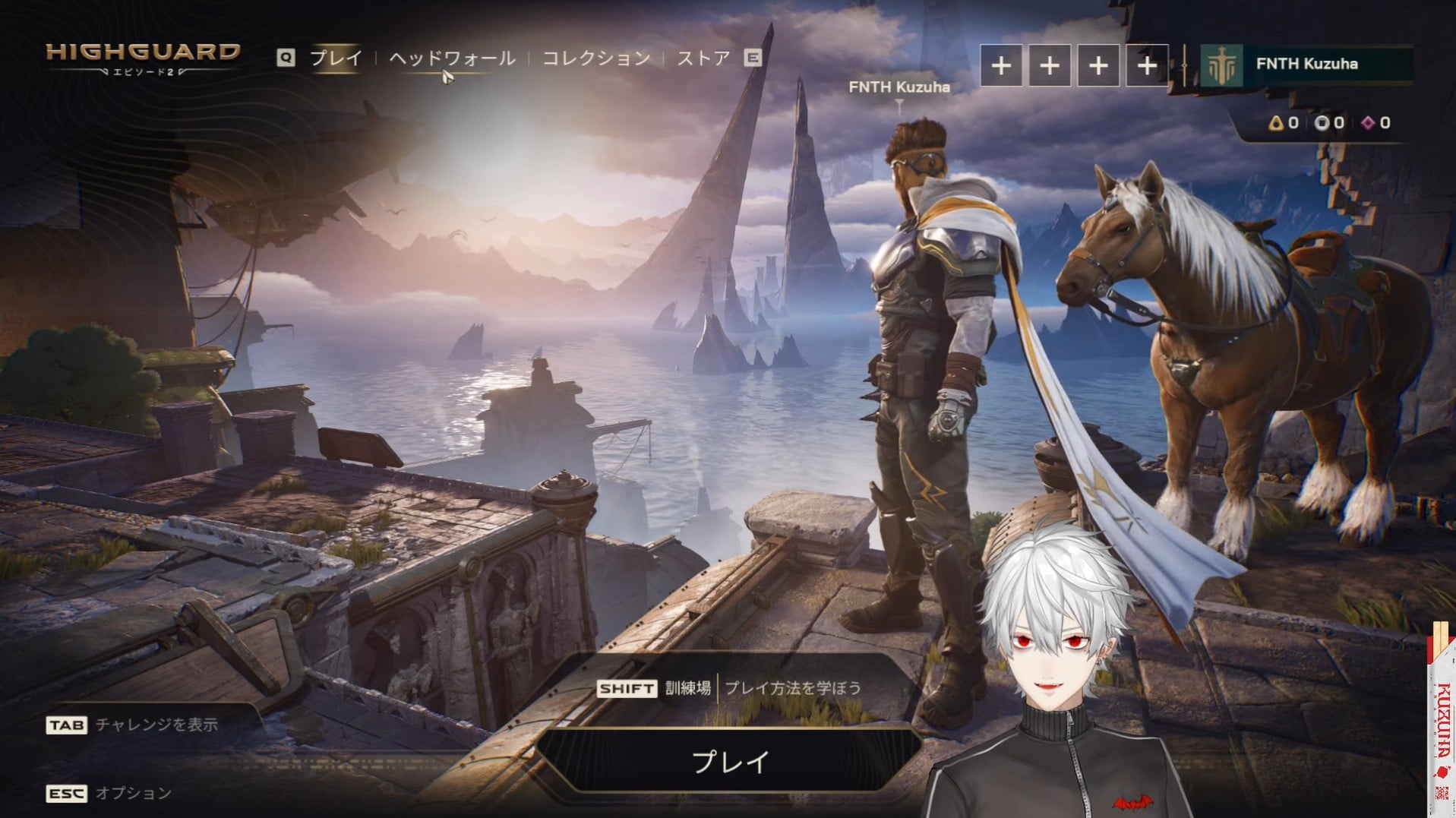
Task: Go to the コレクション tab
Action: (596, 58)
